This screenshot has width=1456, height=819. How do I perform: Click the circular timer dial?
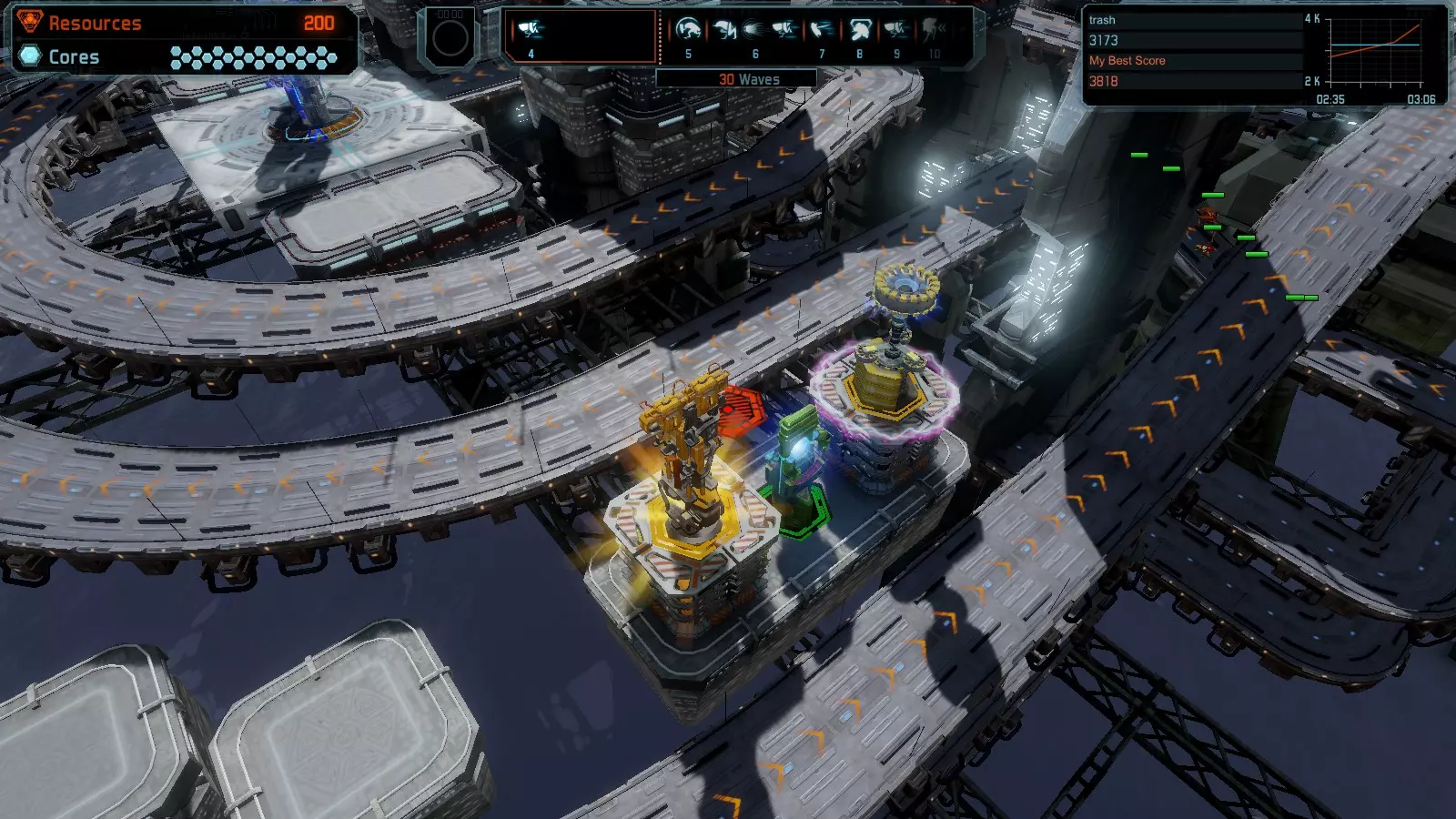coord(450,38)
